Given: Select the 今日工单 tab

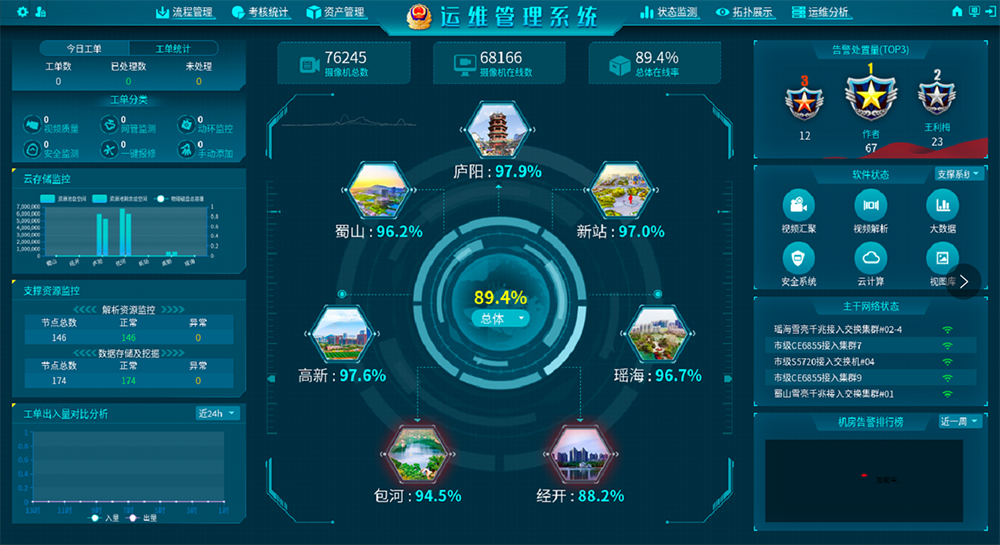Looking at the screenshot, I should (x=84, y=48).
